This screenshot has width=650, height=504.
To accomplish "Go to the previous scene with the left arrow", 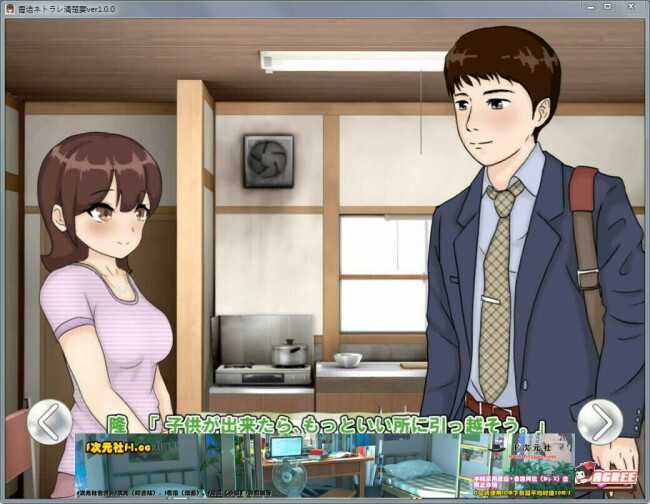I will tap(49, 421).
